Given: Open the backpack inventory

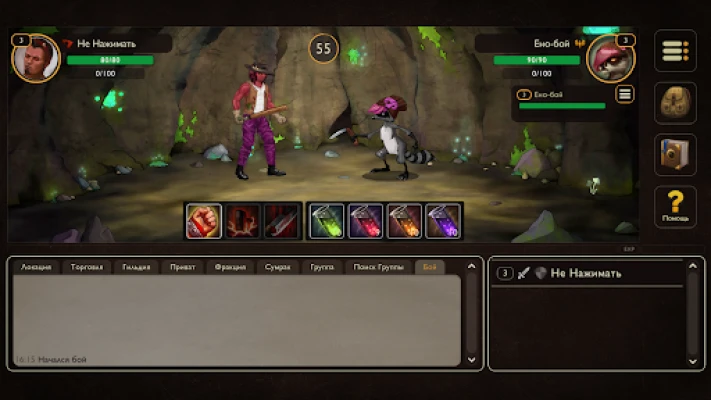Looking at the screenshot, I should 675,103.
